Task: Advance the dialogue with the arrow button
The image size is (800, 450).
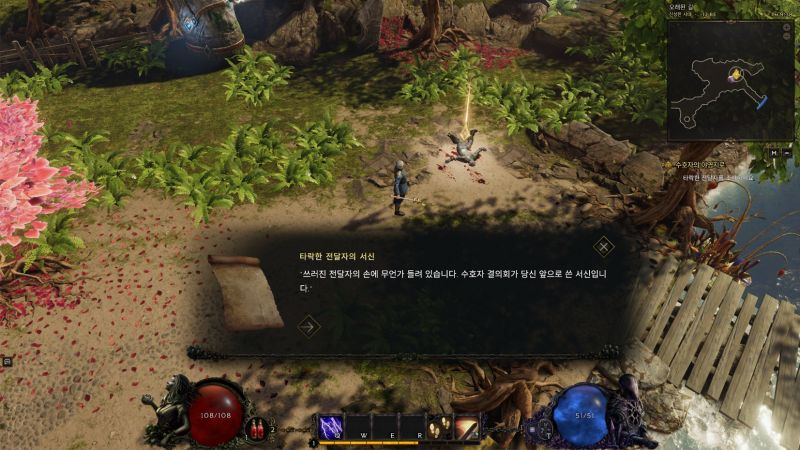Action: 309,325
